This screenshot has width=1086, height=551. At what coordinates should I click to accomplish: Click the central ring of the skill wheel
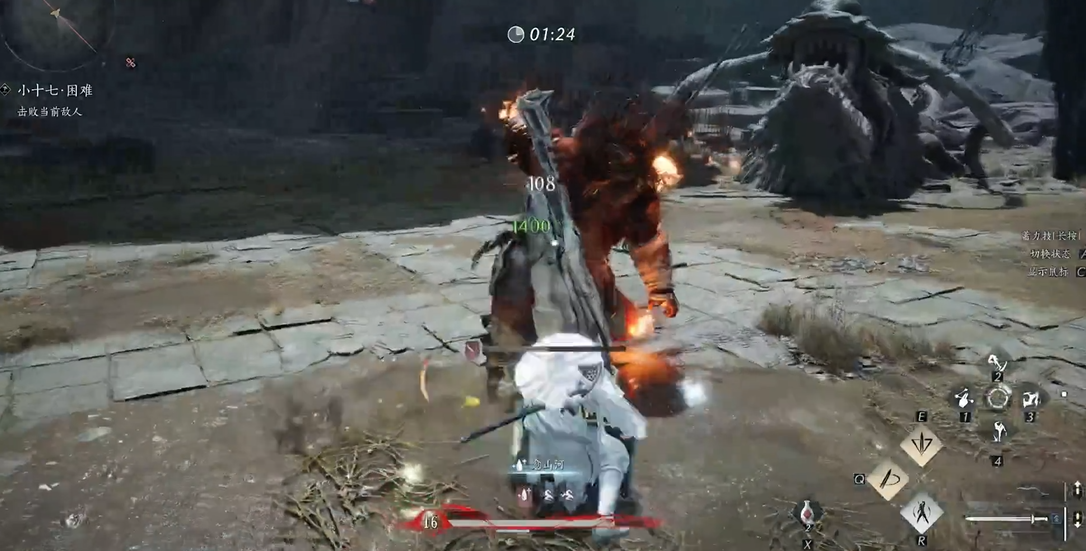(x=997, y=397)
